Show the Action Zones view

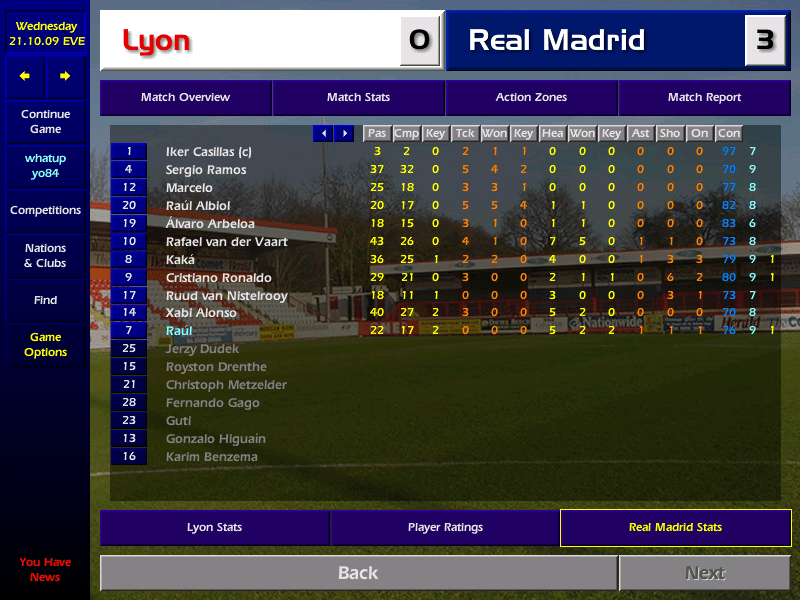point(531,98)
